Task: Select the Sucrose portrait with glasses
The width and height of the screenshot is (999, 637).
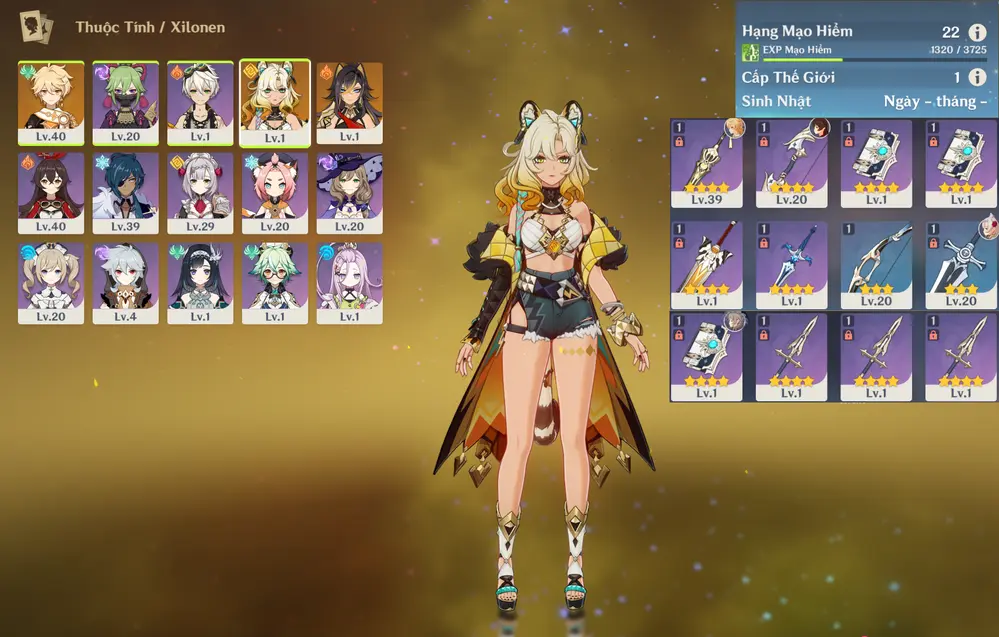Action: click(275, 282)
